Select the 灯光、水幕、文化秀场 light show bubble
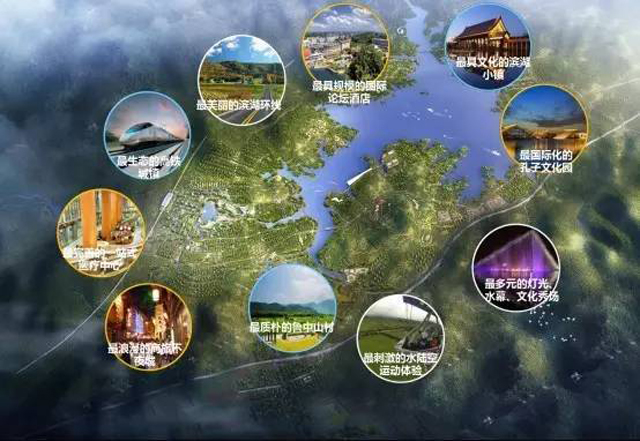The width and height of the screenshot is (640, 441). (x=514, y=268)
